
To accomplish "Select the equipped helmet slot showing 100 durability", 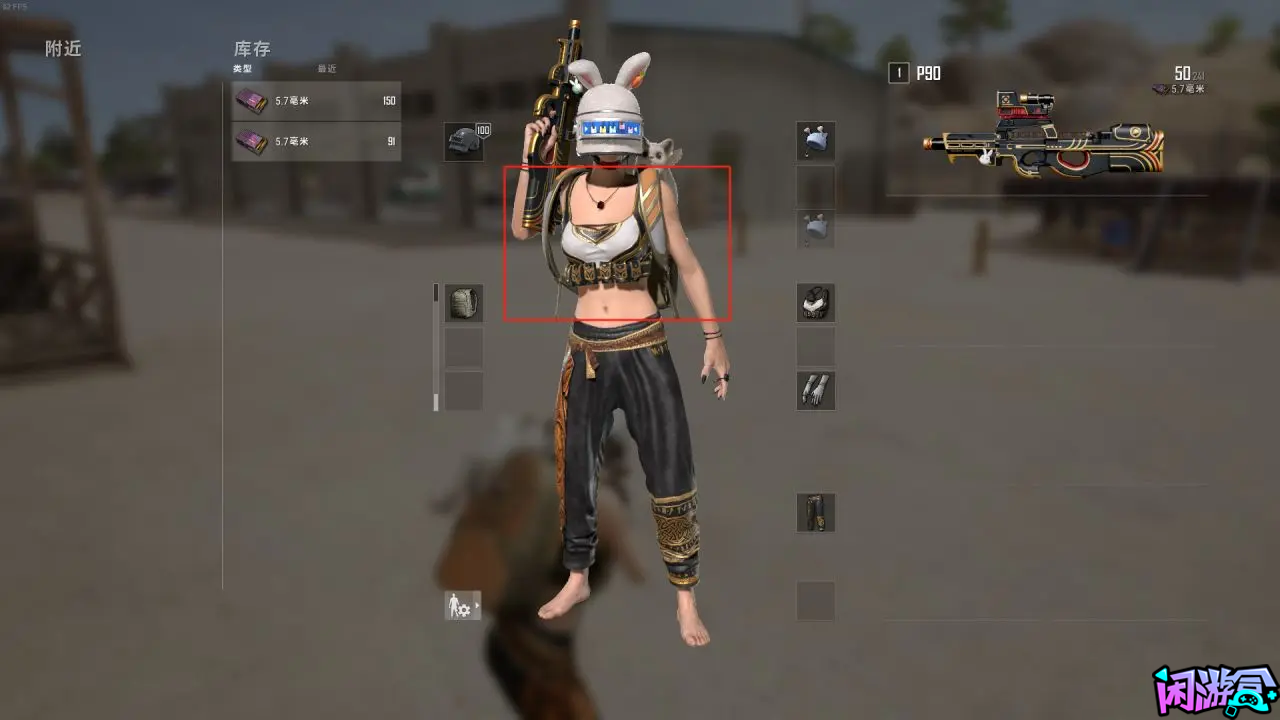I will (x=462, y=140).
